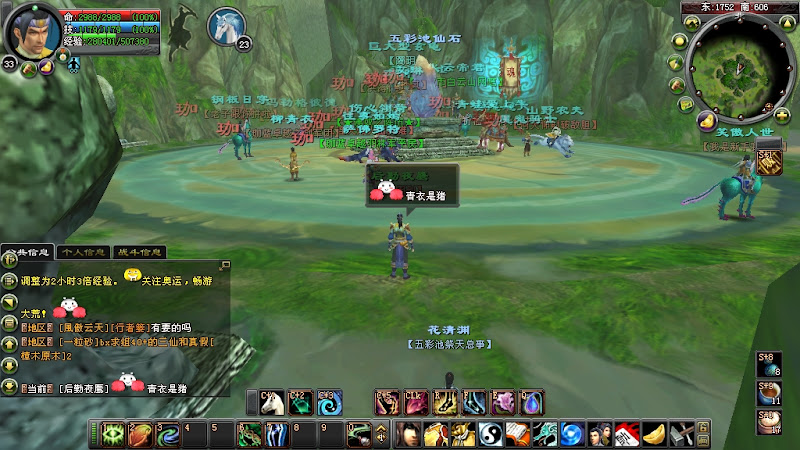
Task: Select the 公共信息 chat tab
Action: (x=27, y=252)
